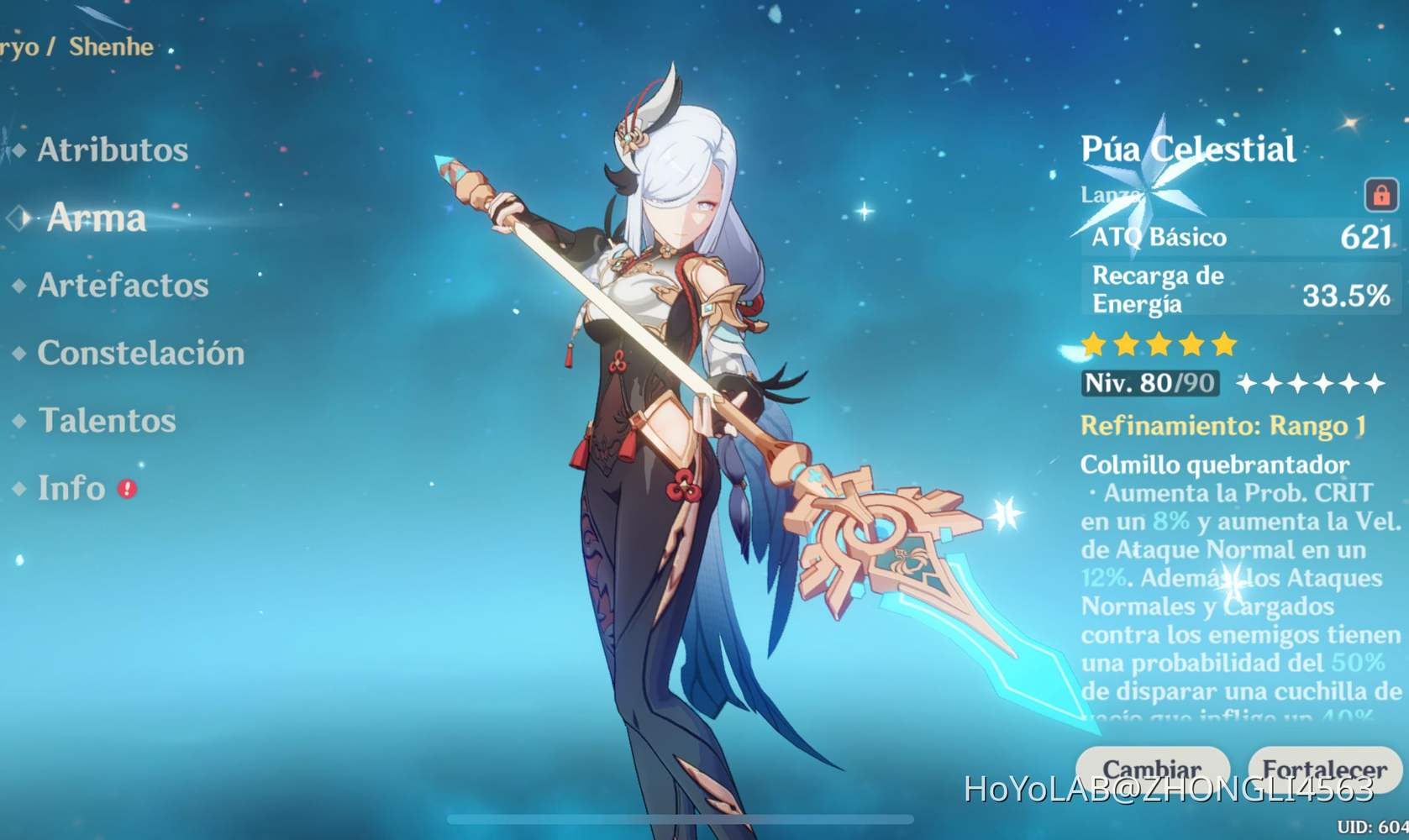Choose Fortalecer to enhance the weapon
This screenshot has width=1409, height=840.
tap(1324, 769)
